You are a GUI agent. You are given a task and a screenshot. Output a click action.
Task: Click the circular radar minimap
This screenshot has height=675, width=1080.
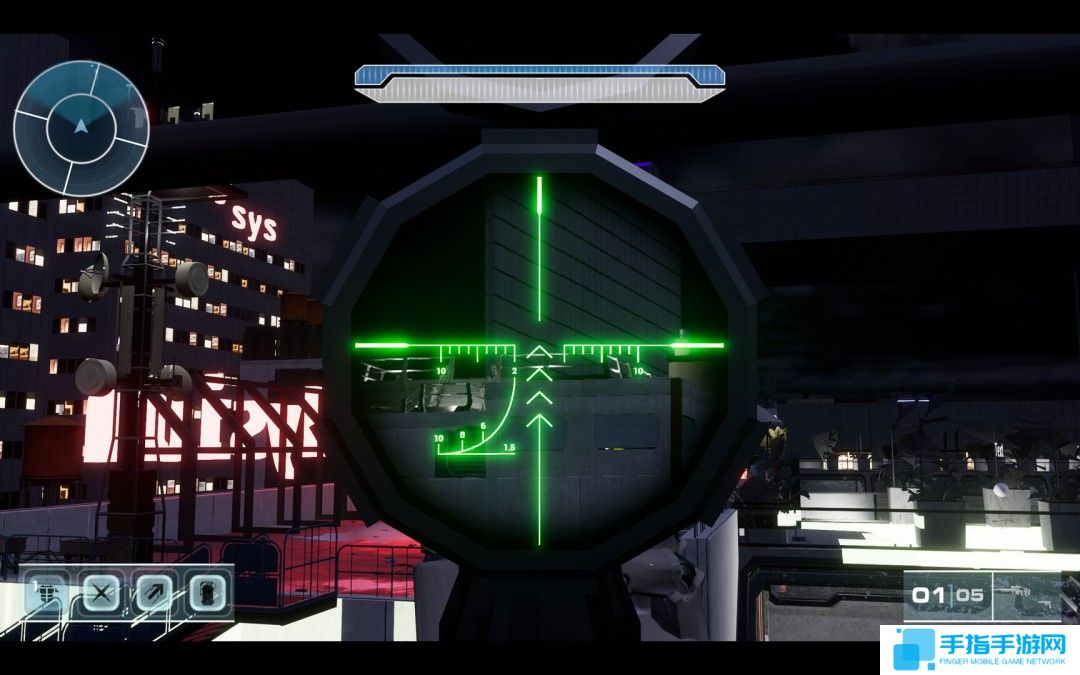click(x=81, y=127)
